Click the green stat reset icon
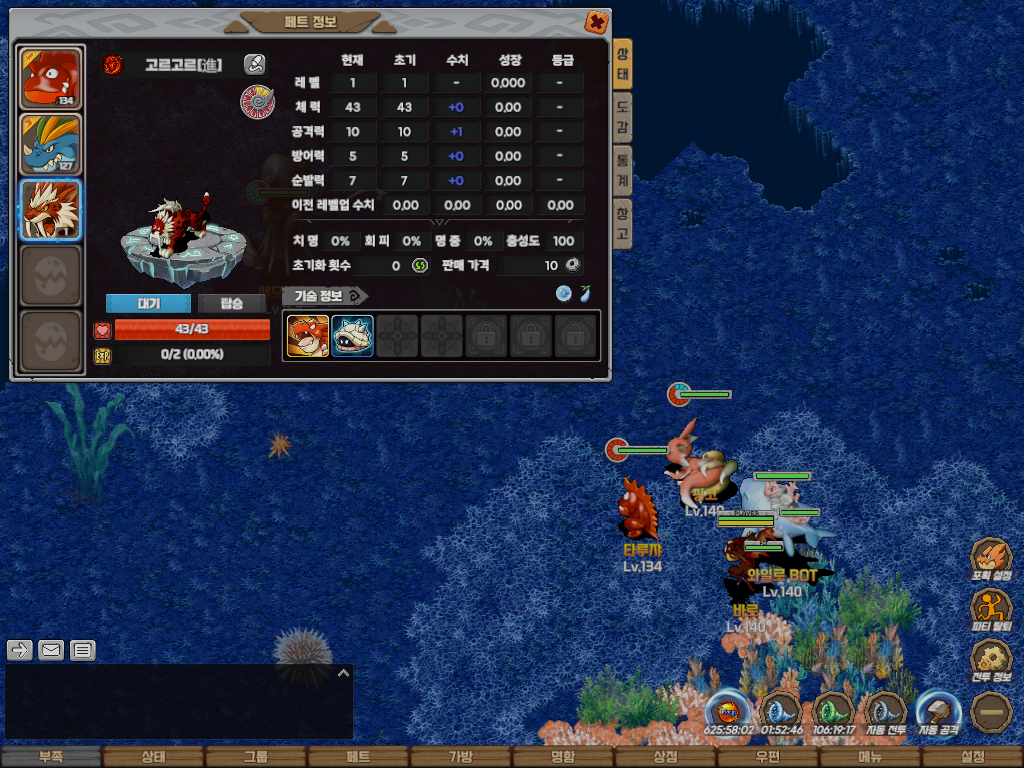Screen dimensions: 1024x768 [x=420, y=265]
